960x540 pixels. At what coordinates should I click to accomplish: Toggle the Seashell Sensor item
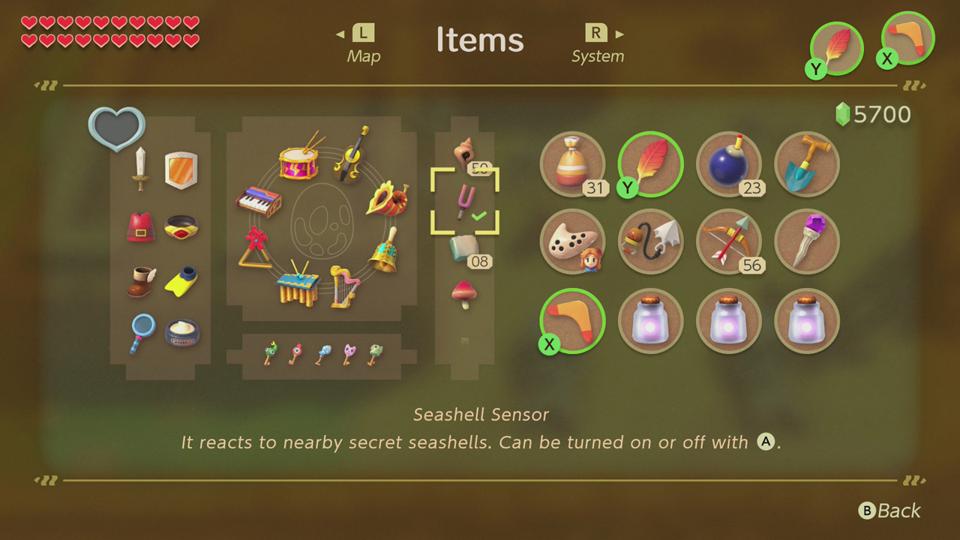click(465, 201)
